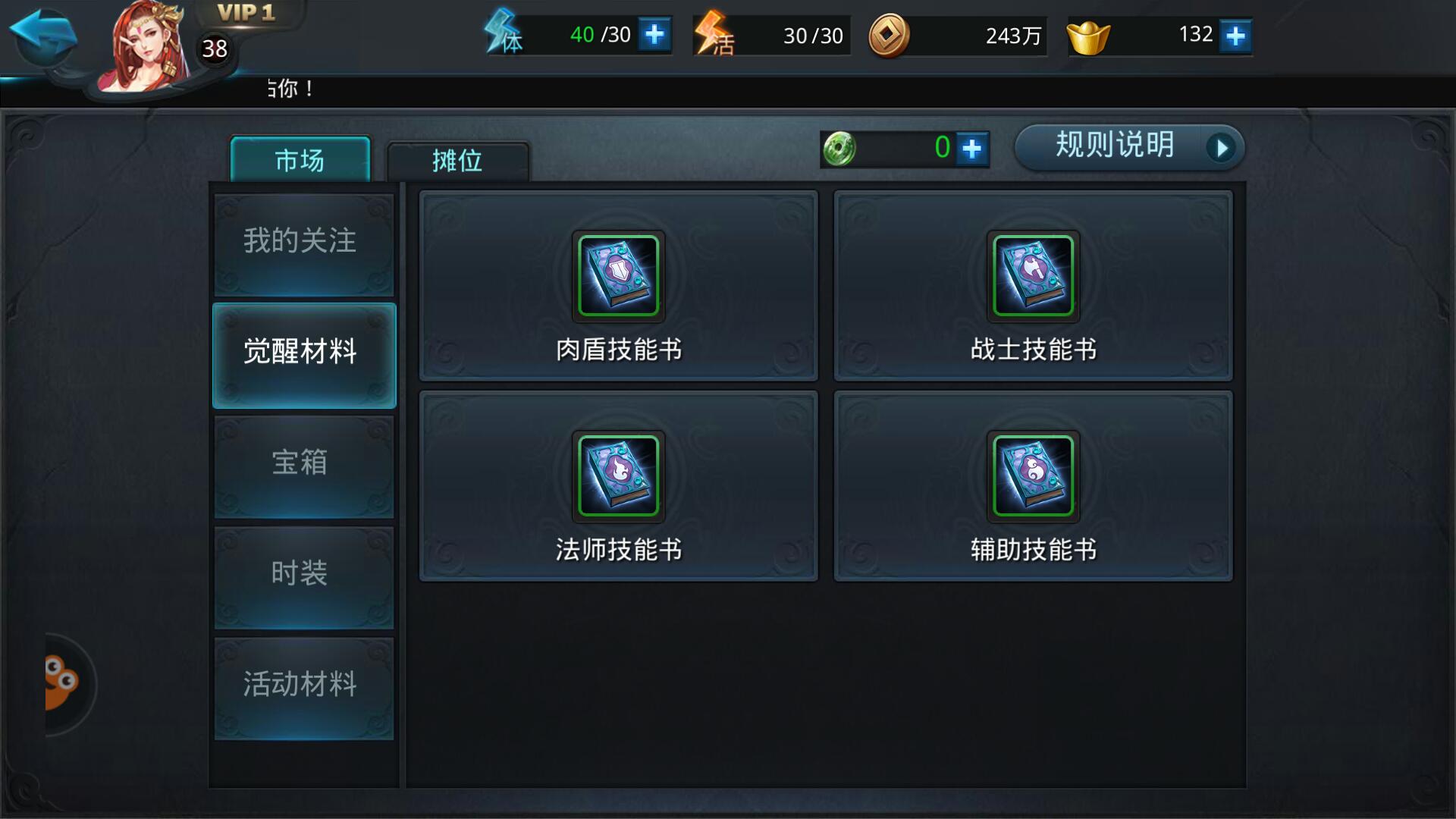Click the gold ingot currency icon
This screenshot has width=1456, height=819.
point(1090,34)
